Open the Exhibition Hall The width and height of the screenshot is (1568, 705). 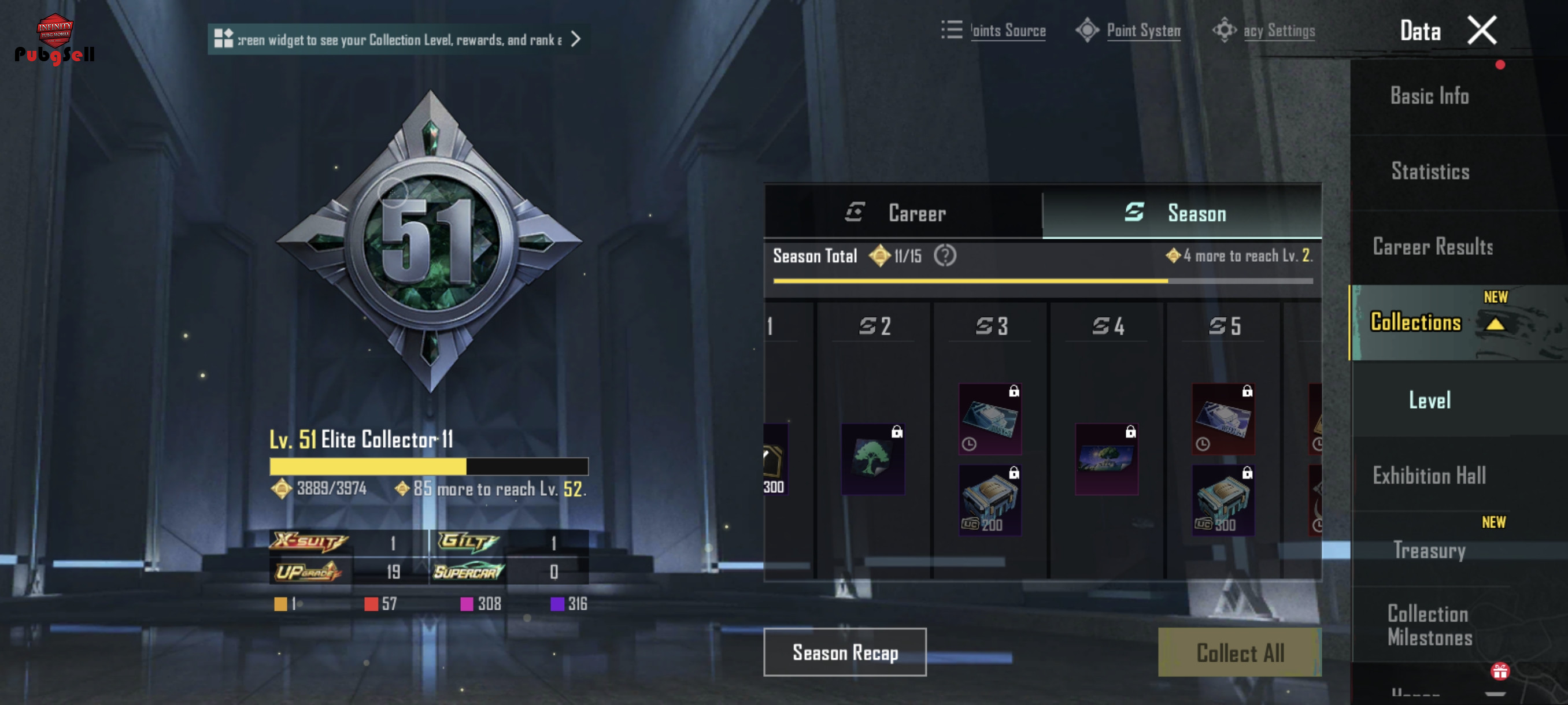pyautogui.click(x=1429, y=476)
